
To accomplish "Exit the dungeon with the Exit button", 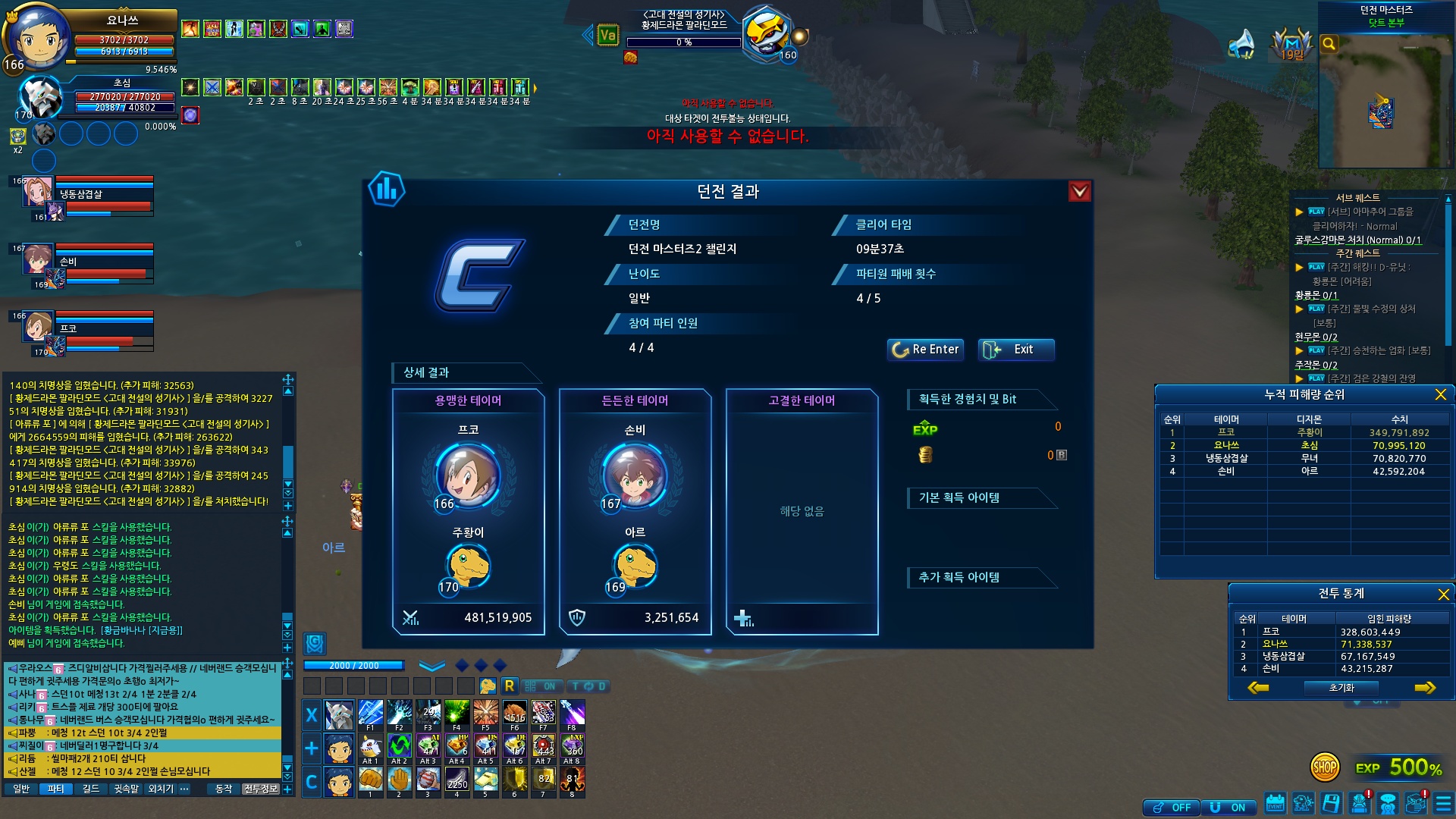I will (x=1015, y=350).
